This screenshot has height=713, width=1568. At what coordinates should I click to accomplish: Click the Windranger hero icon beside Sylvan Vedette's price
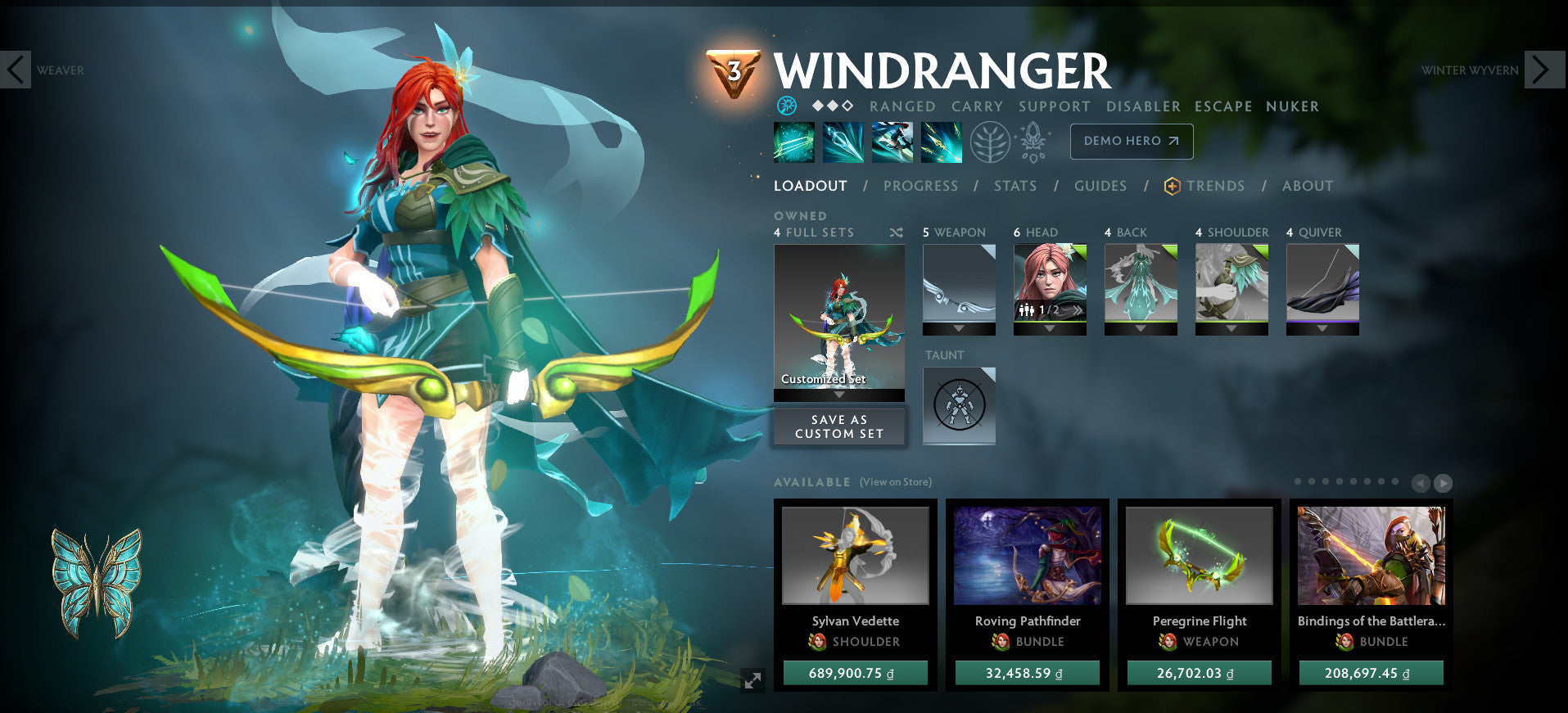[x=819, y=642]
